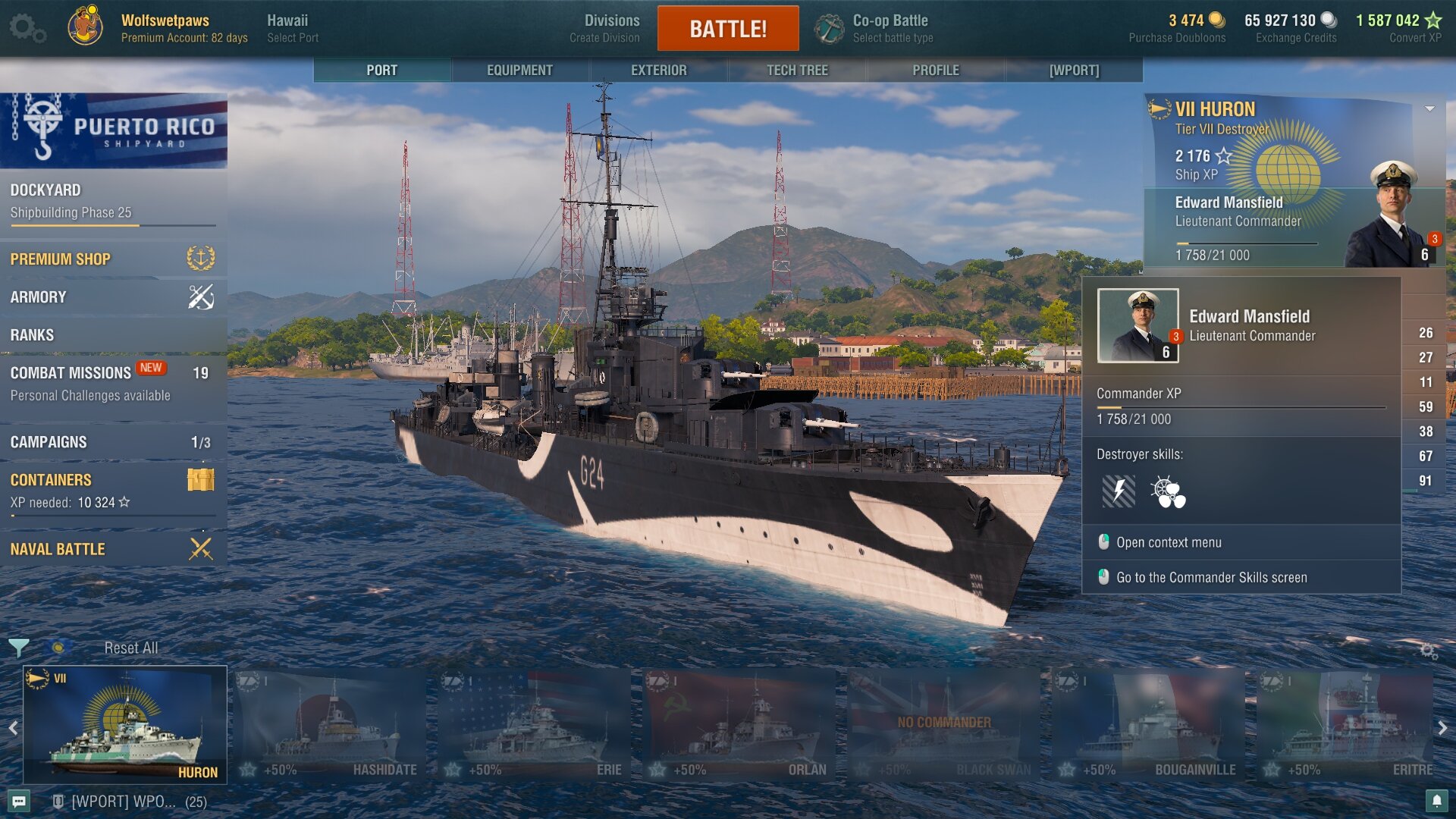Image resolution: width=1456 pixels, height=819 pixels.
Task: Open the ship carousel filter funnel
Action: click(19, 648)
